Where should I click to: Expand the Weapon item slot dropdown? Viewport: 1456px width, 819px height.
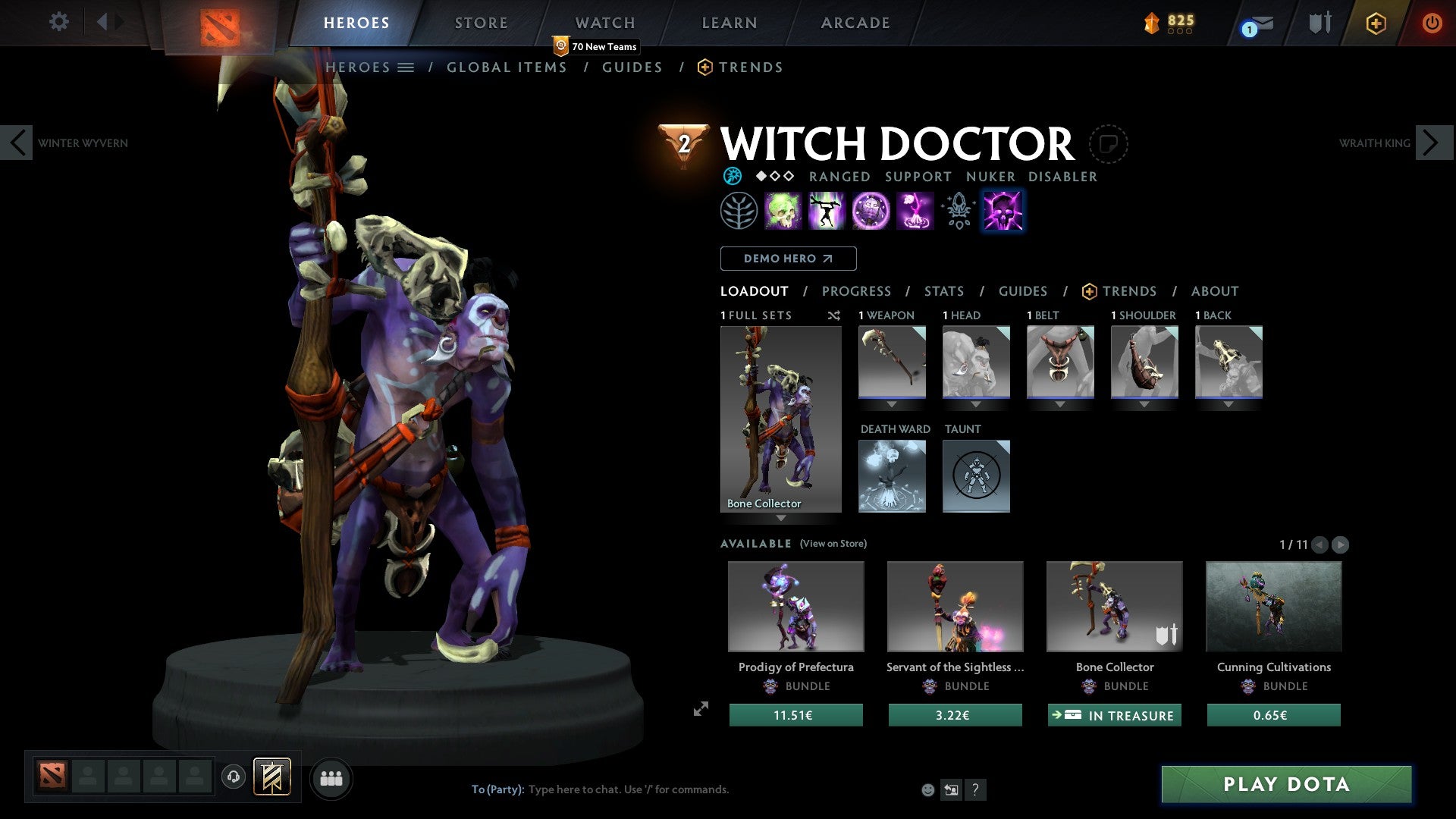coord(892,404)
